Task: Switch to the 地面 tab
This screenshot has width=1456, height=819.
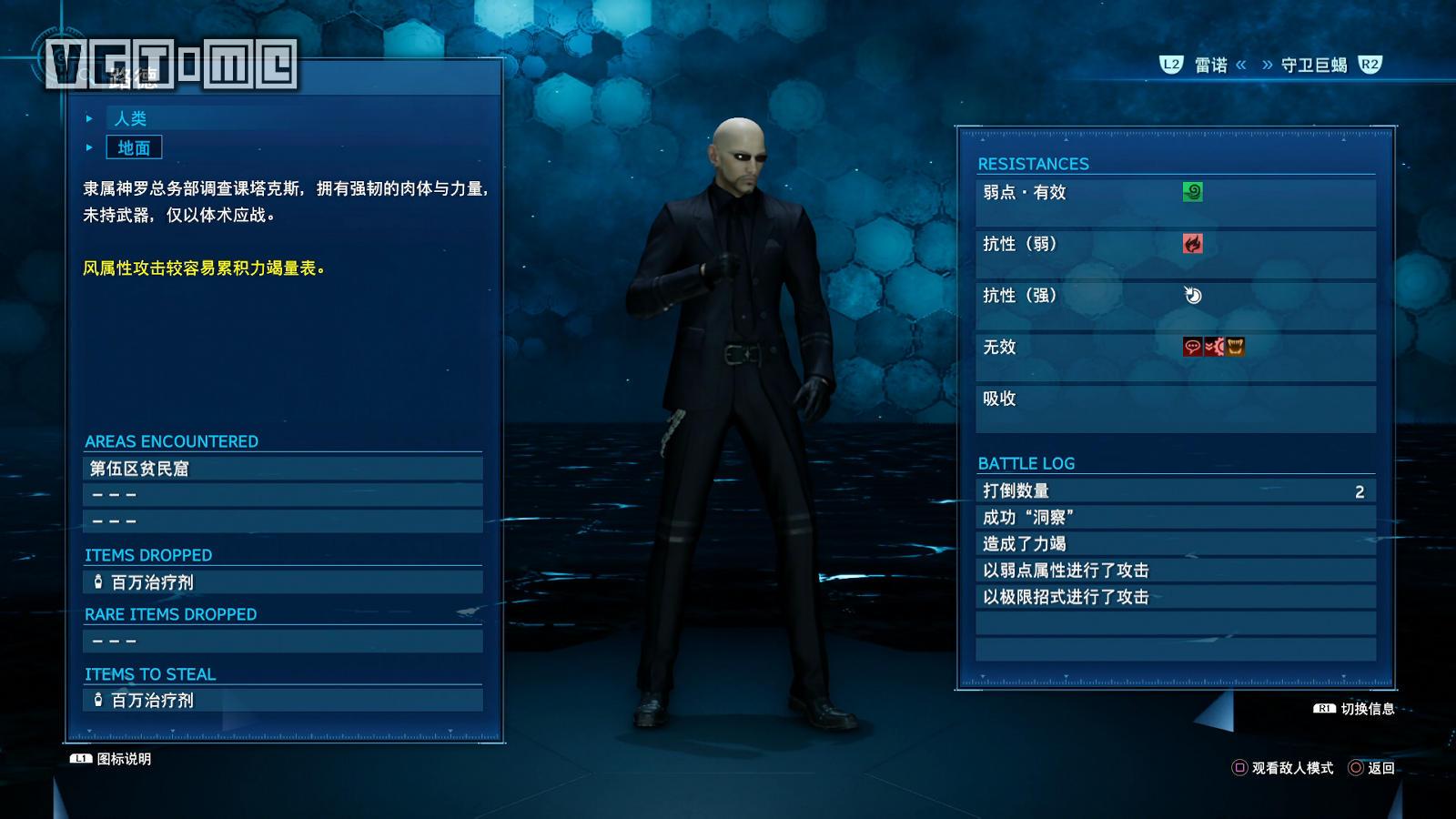Action: click(x=135, y=147)
